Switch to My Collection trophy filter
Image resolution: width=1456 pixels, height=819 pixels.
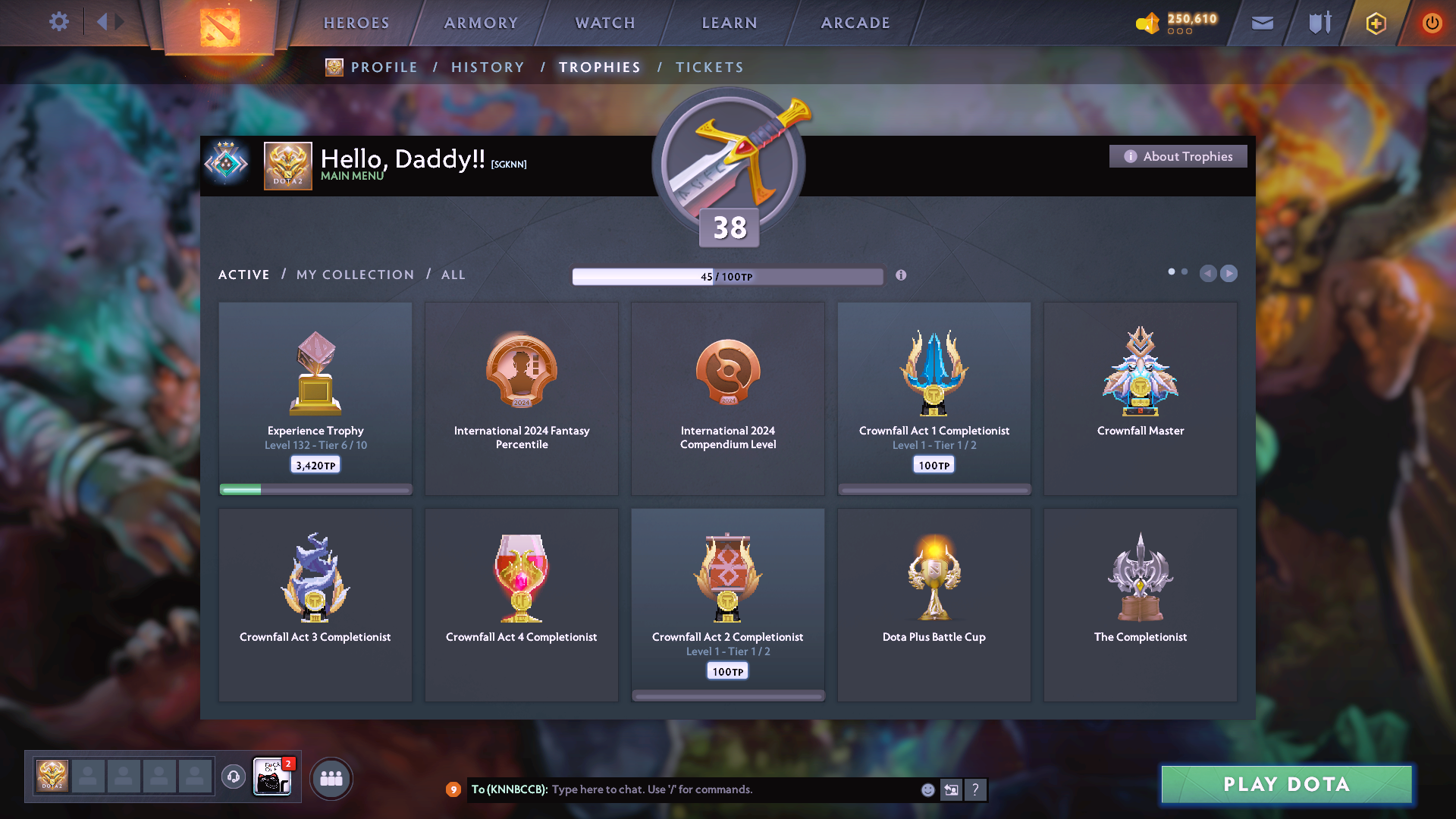pos(355,275)
